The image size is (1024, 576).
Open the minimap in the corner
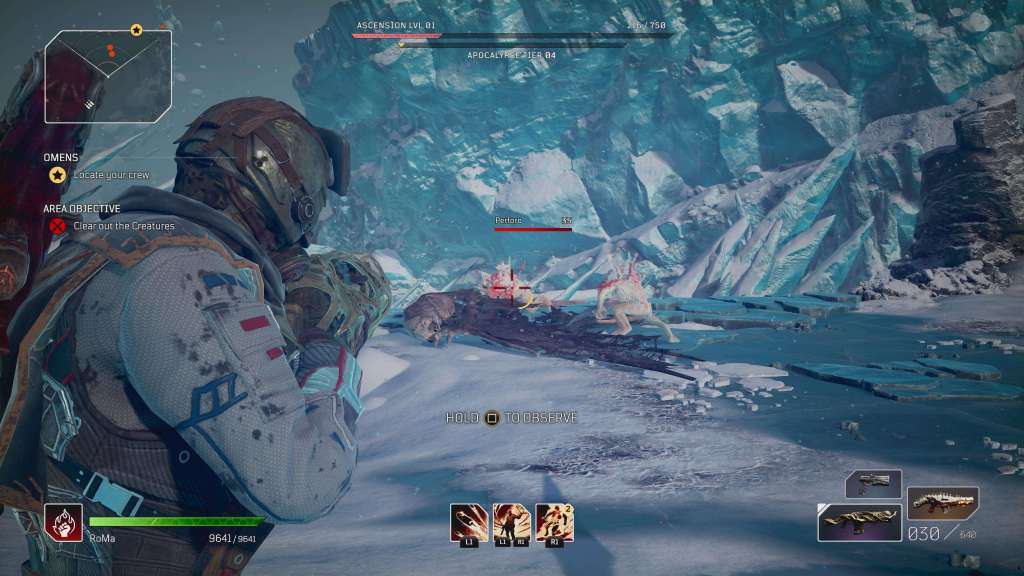coord(107,73)
